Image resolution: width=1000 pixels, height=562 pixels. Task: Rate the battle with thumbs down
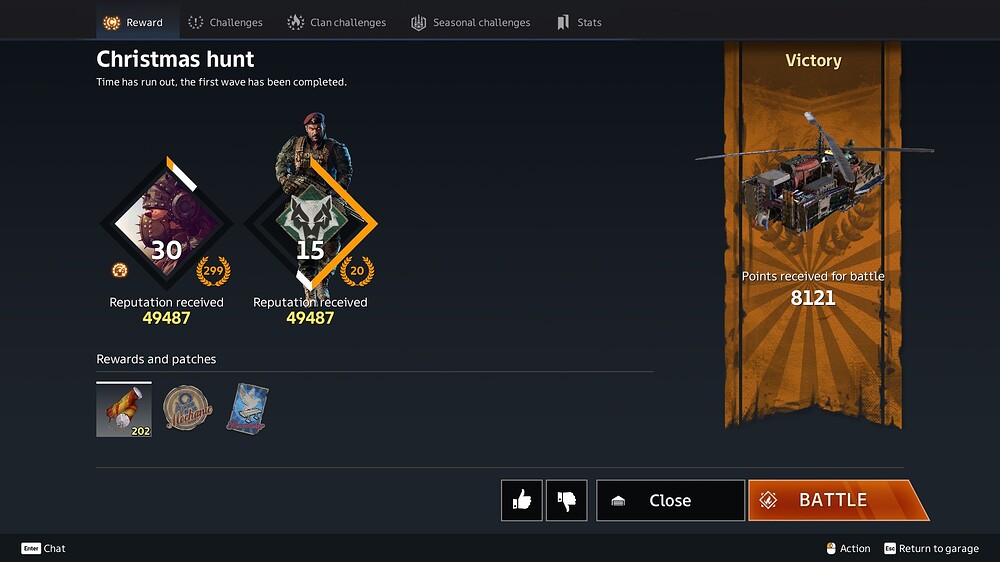click(567, 500)
